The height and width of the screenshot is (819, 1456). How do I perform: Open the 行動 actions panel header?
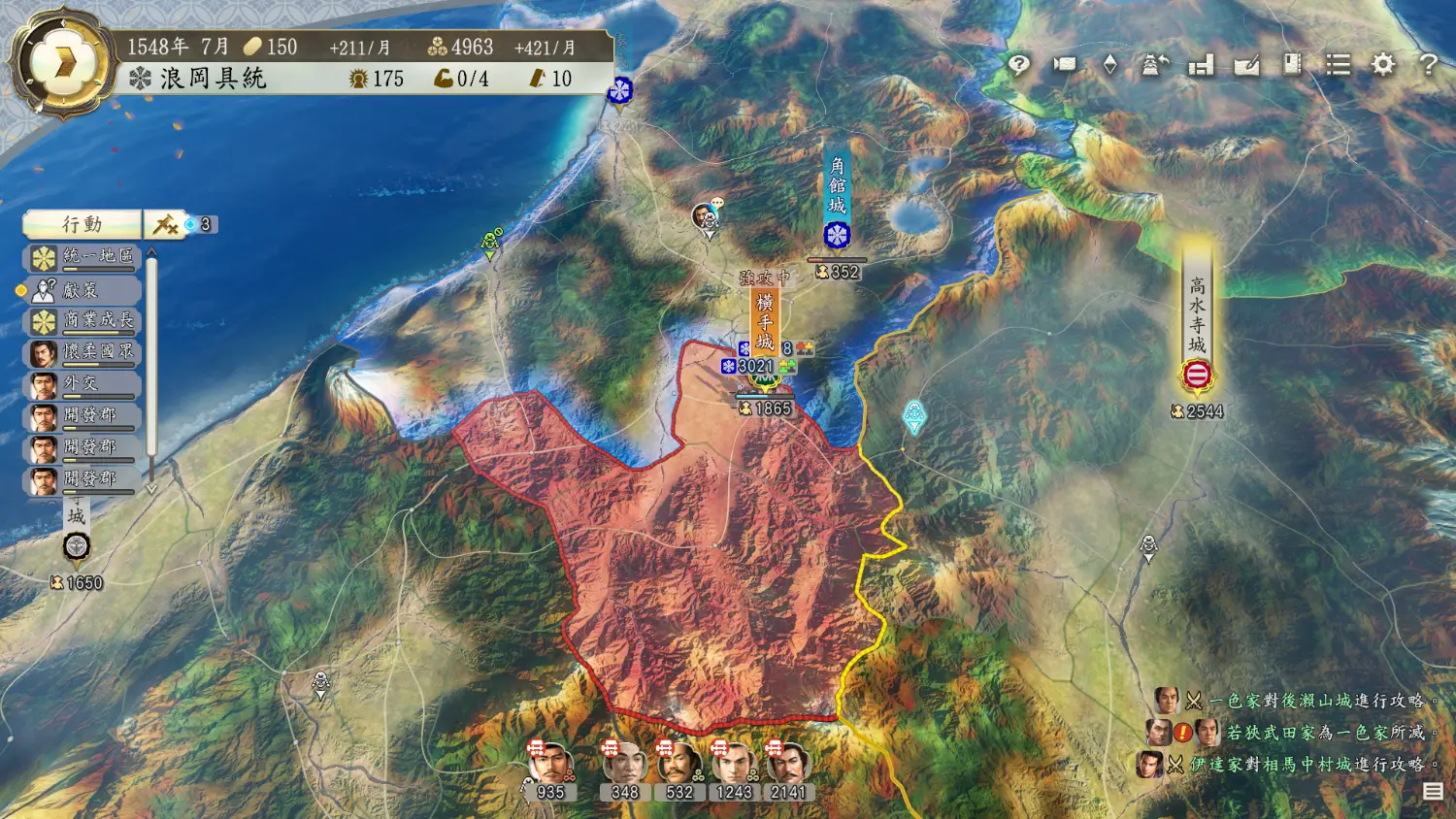83,224
